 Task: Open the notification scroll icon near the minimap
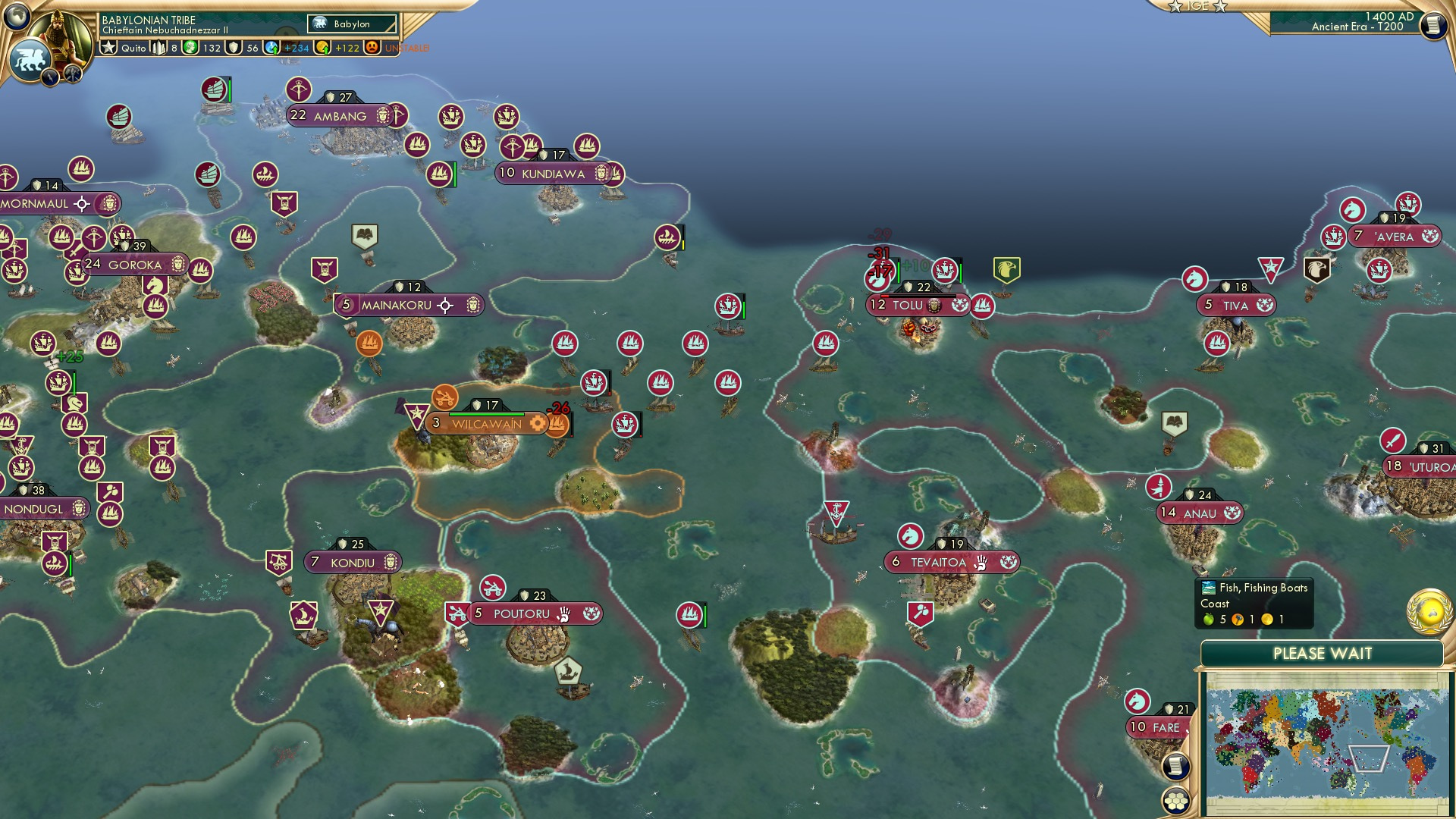point(1175,767)
